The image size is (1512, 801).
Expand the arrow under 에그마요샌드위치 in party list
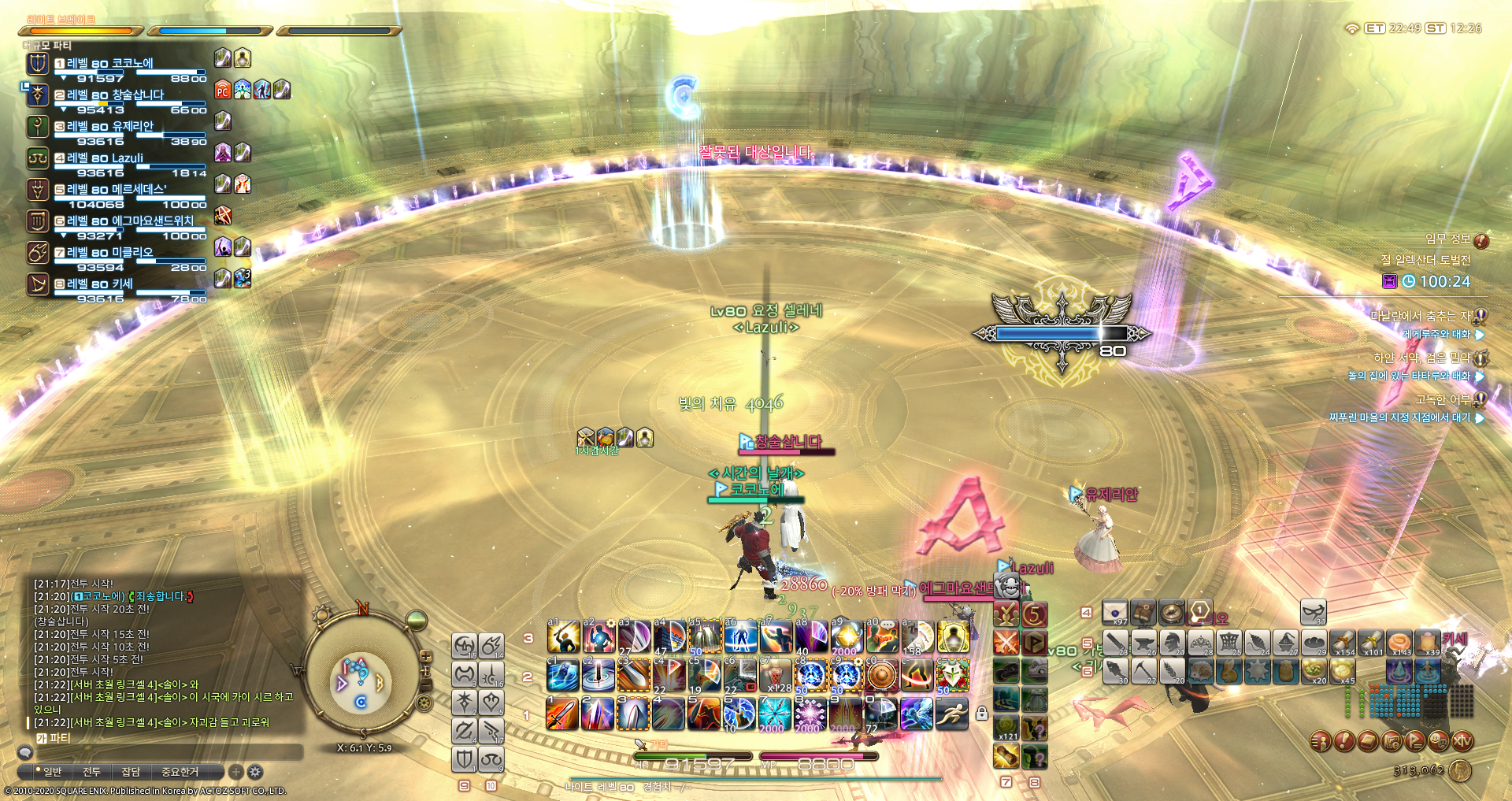(x=65, y=234)
